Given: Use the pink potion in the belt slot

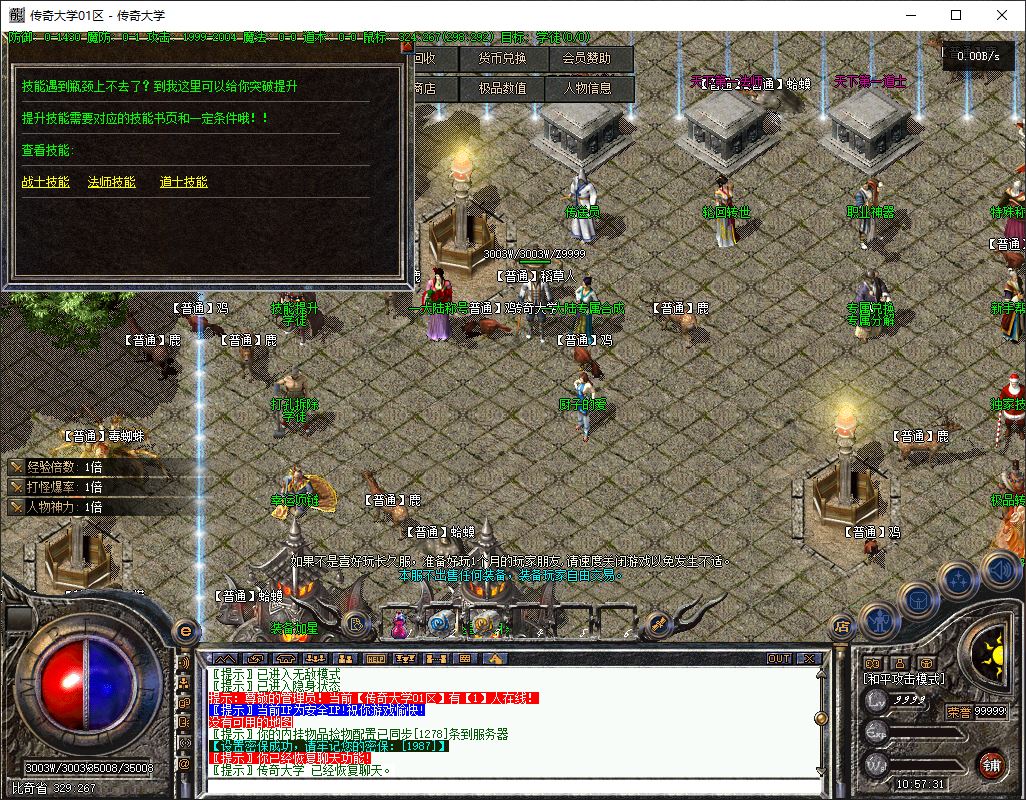Looking at the screenshot, I should pos(400,627).
